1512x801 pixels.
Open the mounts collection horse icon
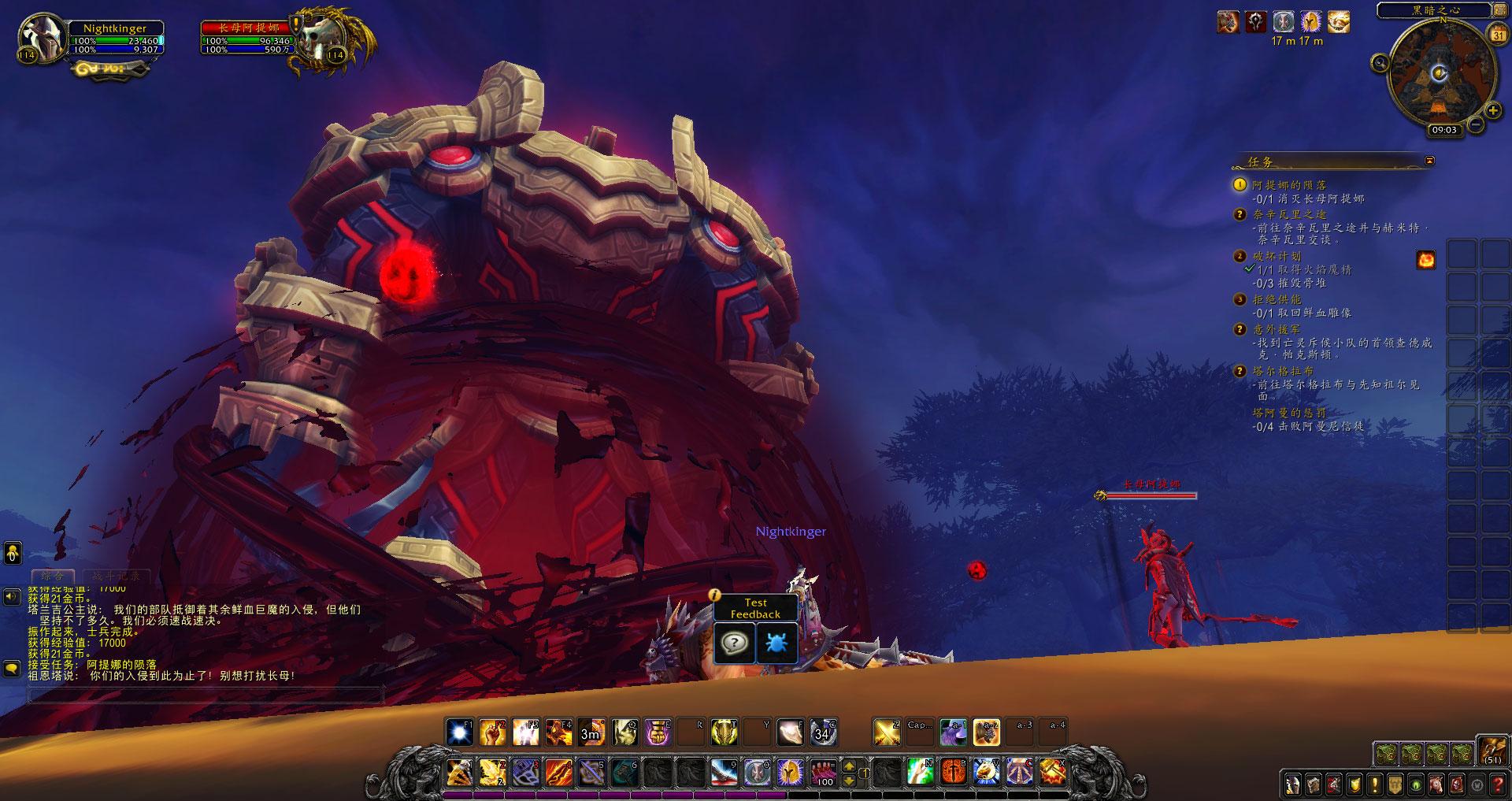(1436, 784)
